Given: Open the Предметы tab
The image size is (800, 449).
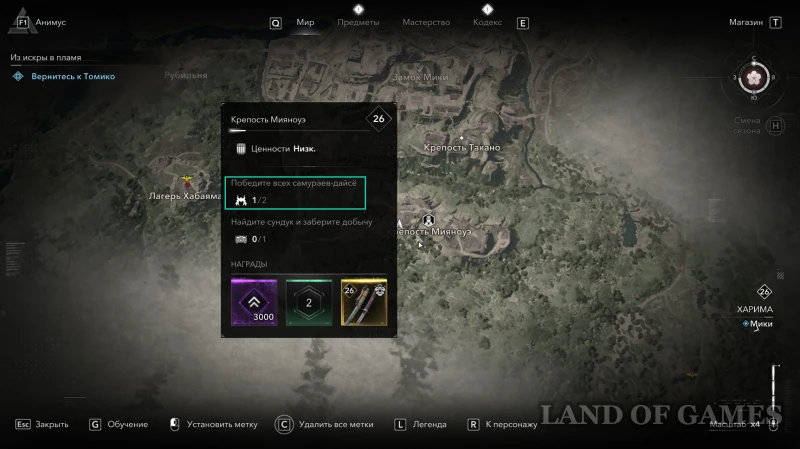Looking at the screenshot, I should (x=358, y=22).
